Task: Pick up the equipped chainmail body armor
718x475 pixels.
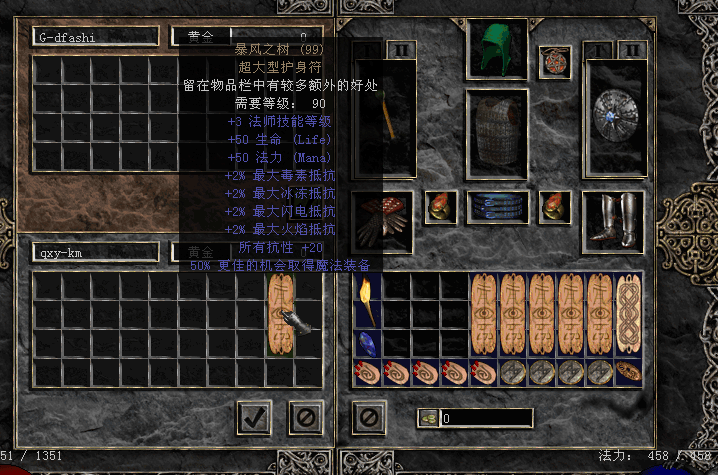Action: [496, 126]
